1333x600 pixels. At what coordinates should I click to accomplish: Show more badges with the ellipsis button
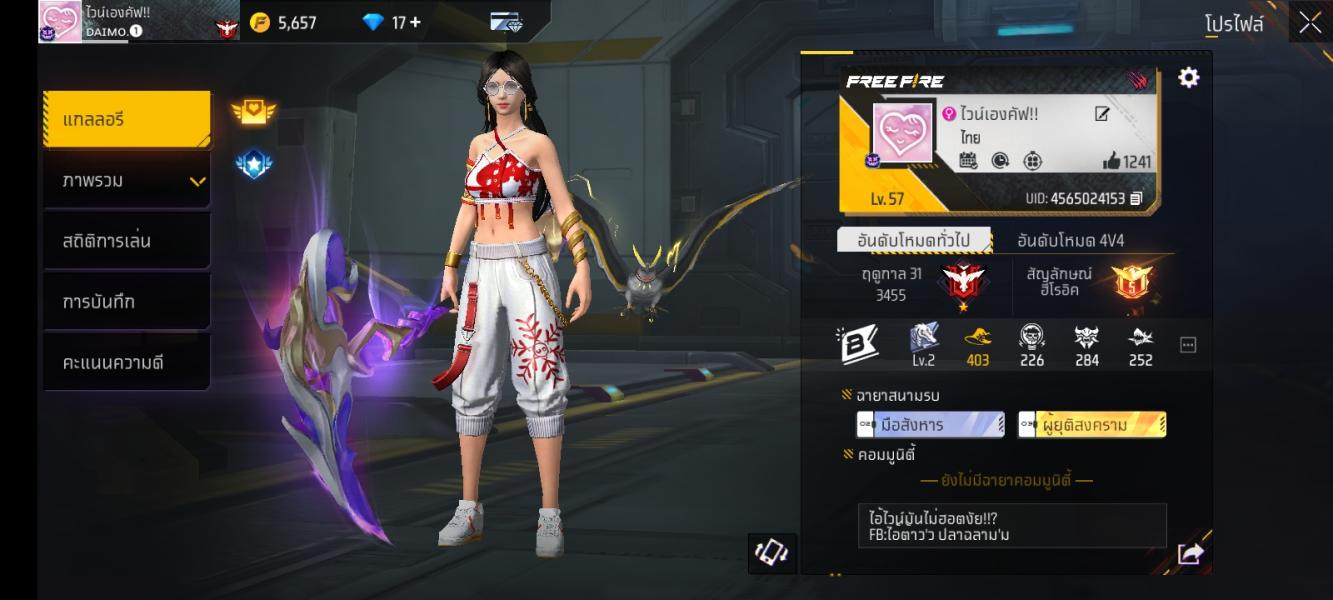pyautogui.click(x=1188, y=345)
